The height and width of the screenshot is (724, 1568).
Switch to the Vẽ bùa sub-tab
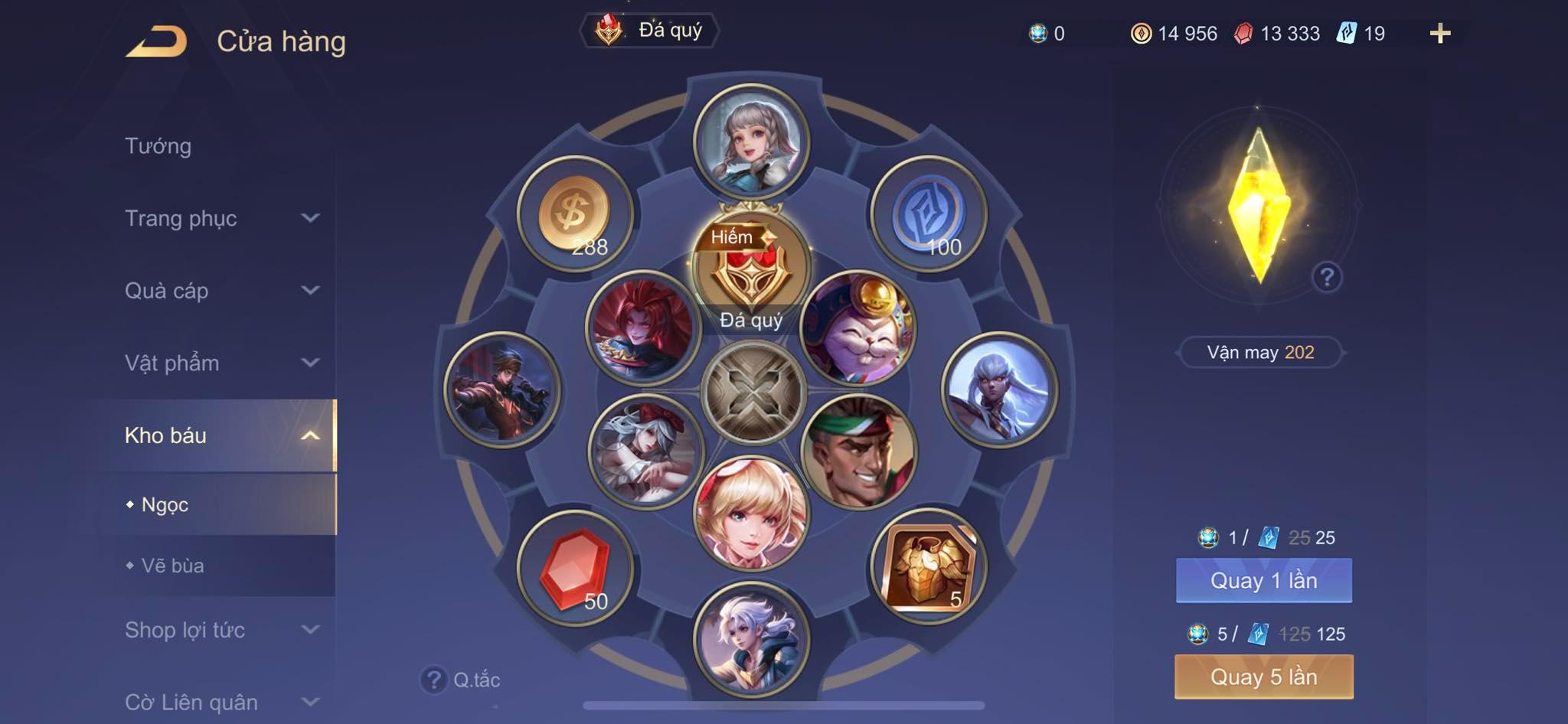click(x=173, y=566)
